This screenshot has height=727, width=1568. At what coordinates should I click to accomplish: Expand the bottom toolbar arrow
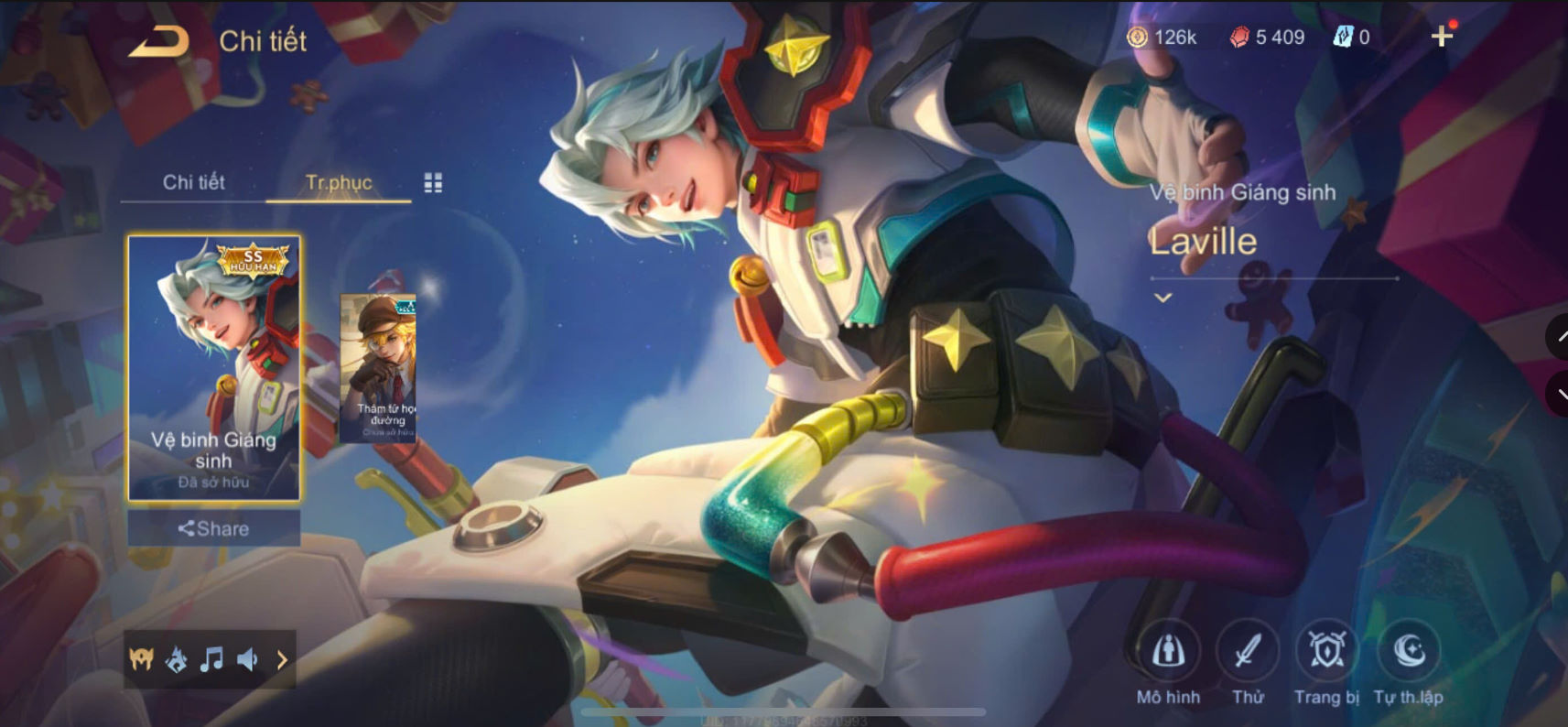click(x=281, y=658)
